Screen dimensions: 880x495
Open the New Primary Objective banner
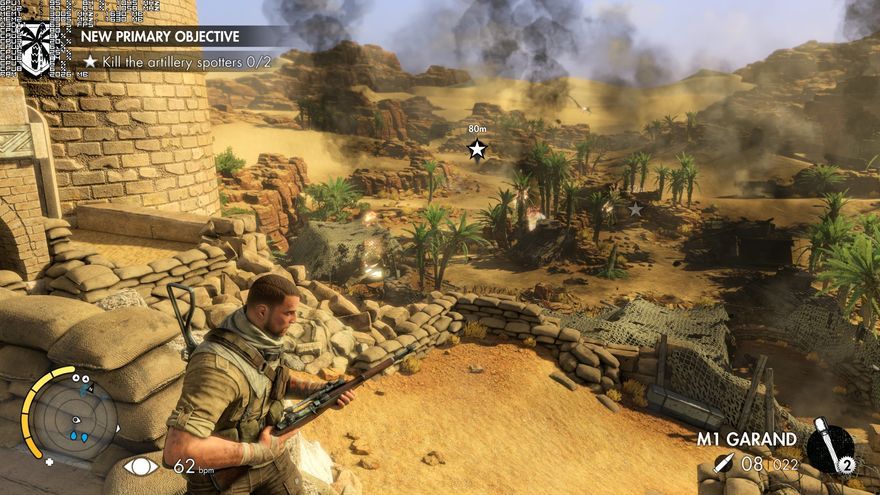click(x=160, y=36)
